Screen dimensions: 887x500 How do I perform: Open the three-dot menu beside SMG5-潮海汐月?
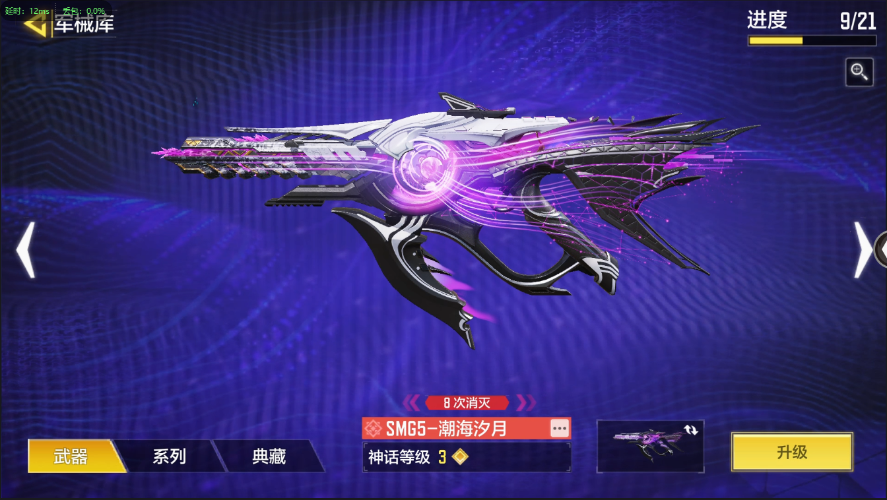tap(559, 428)
